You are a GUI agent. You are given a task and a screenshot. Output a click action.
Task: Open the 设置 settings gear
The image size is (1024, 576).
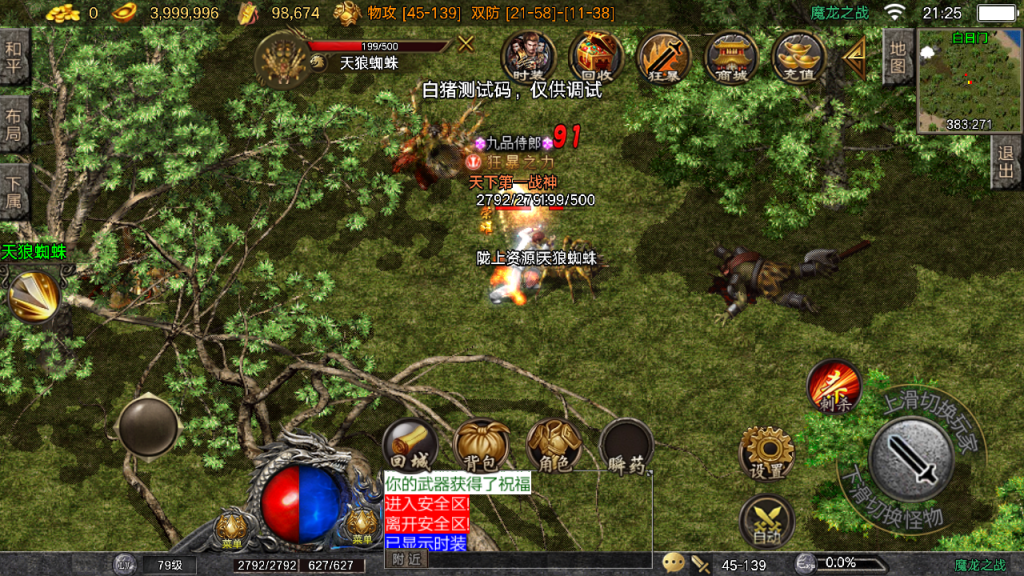[x=767, y=454]
